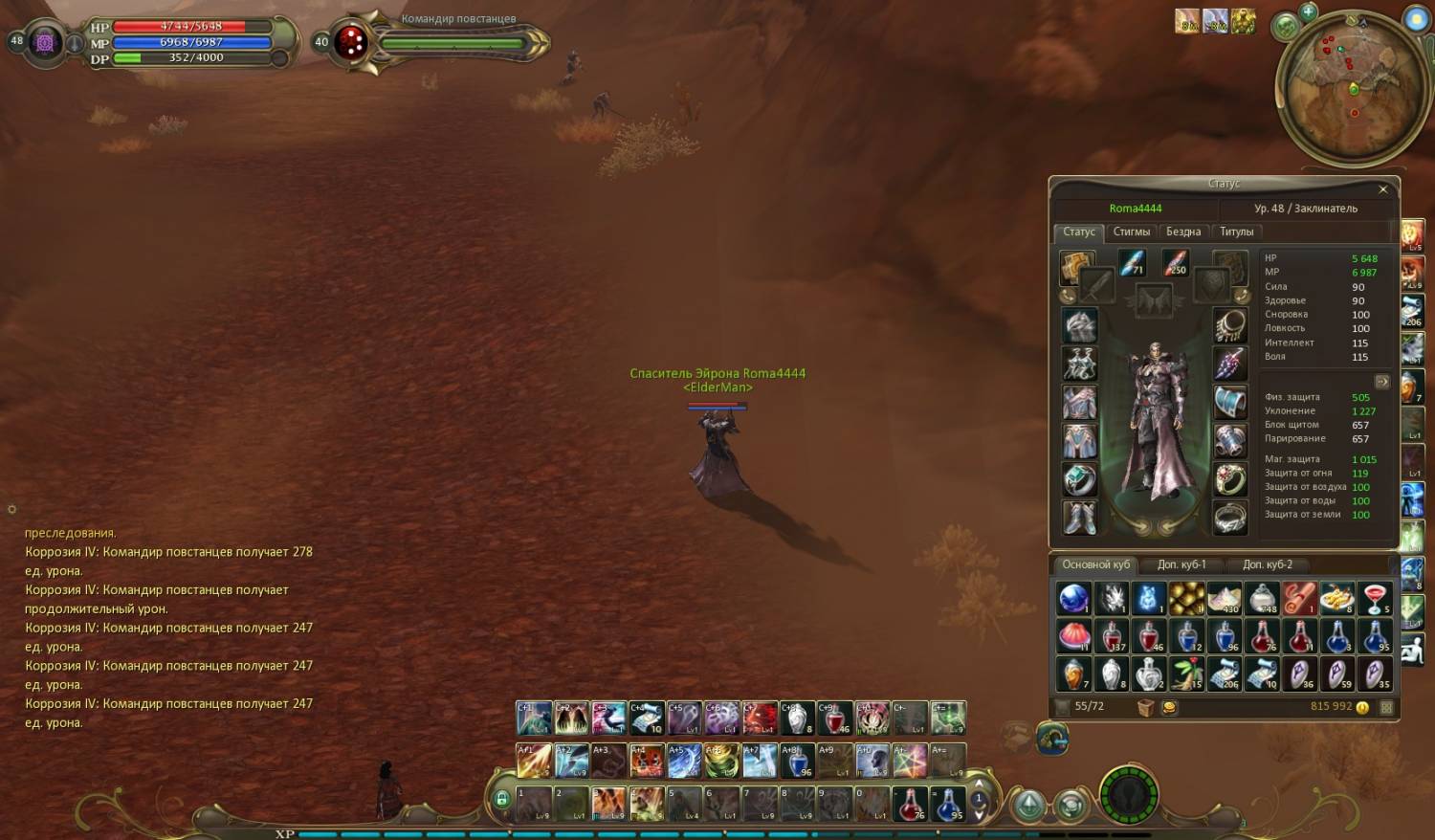Image resolution: width=1435 pixels, height=840 pixels.
Task: Activate the A+8 blue potion hotbar slot
Action: (x=797, y=762)
